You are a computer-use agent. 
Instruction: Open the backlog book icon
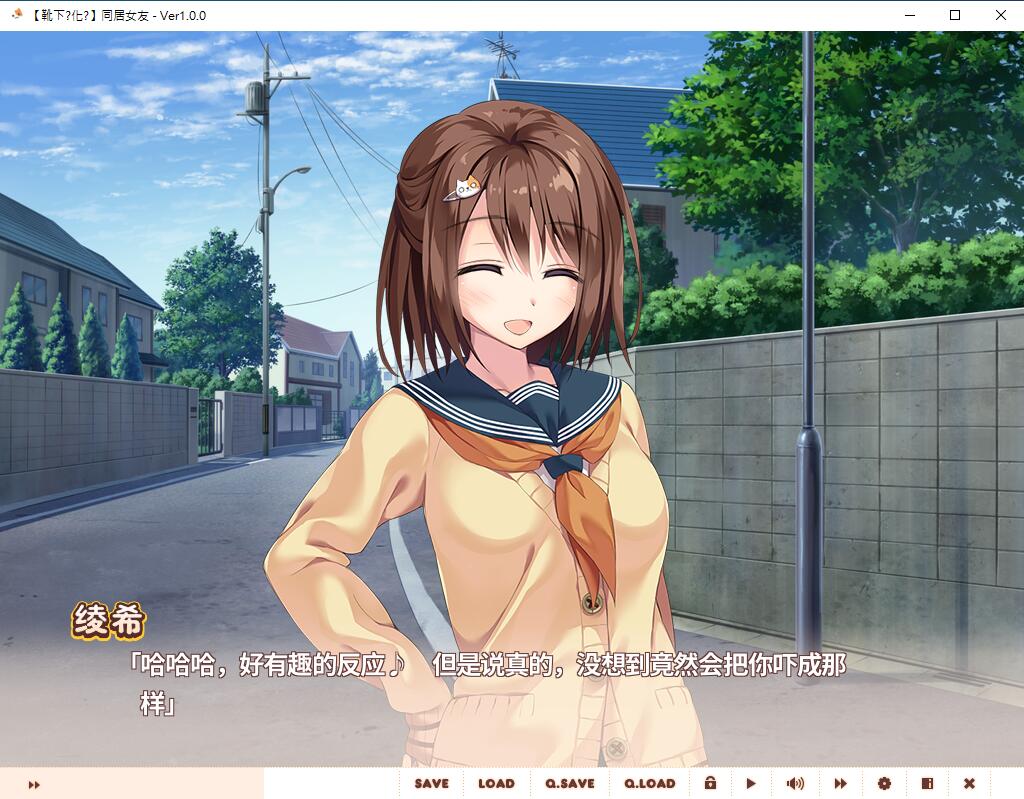[927, 784]
